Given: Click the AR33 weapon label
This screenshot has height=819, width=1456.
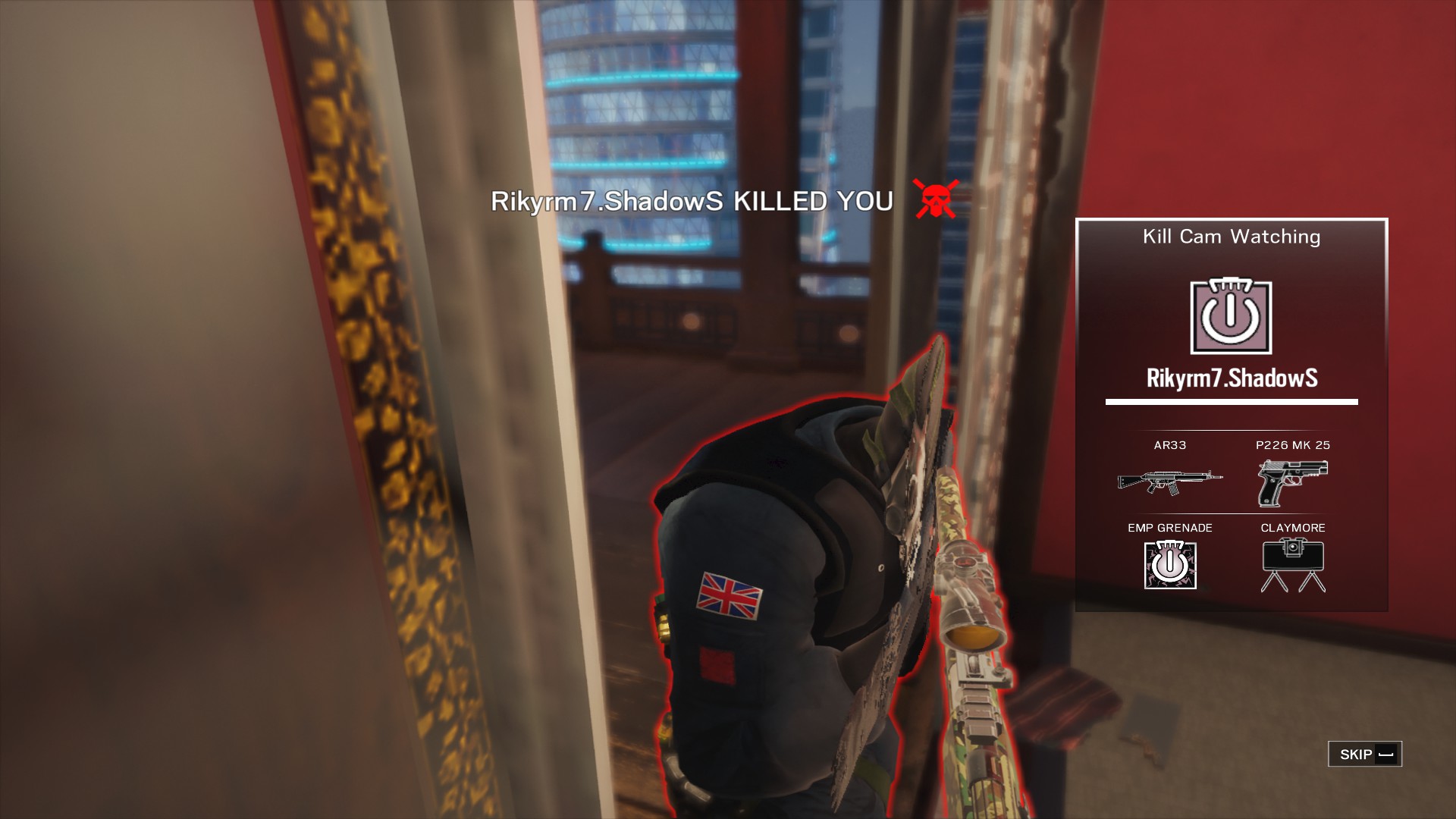Looking at the screenshot, I should coord(1169,446).
